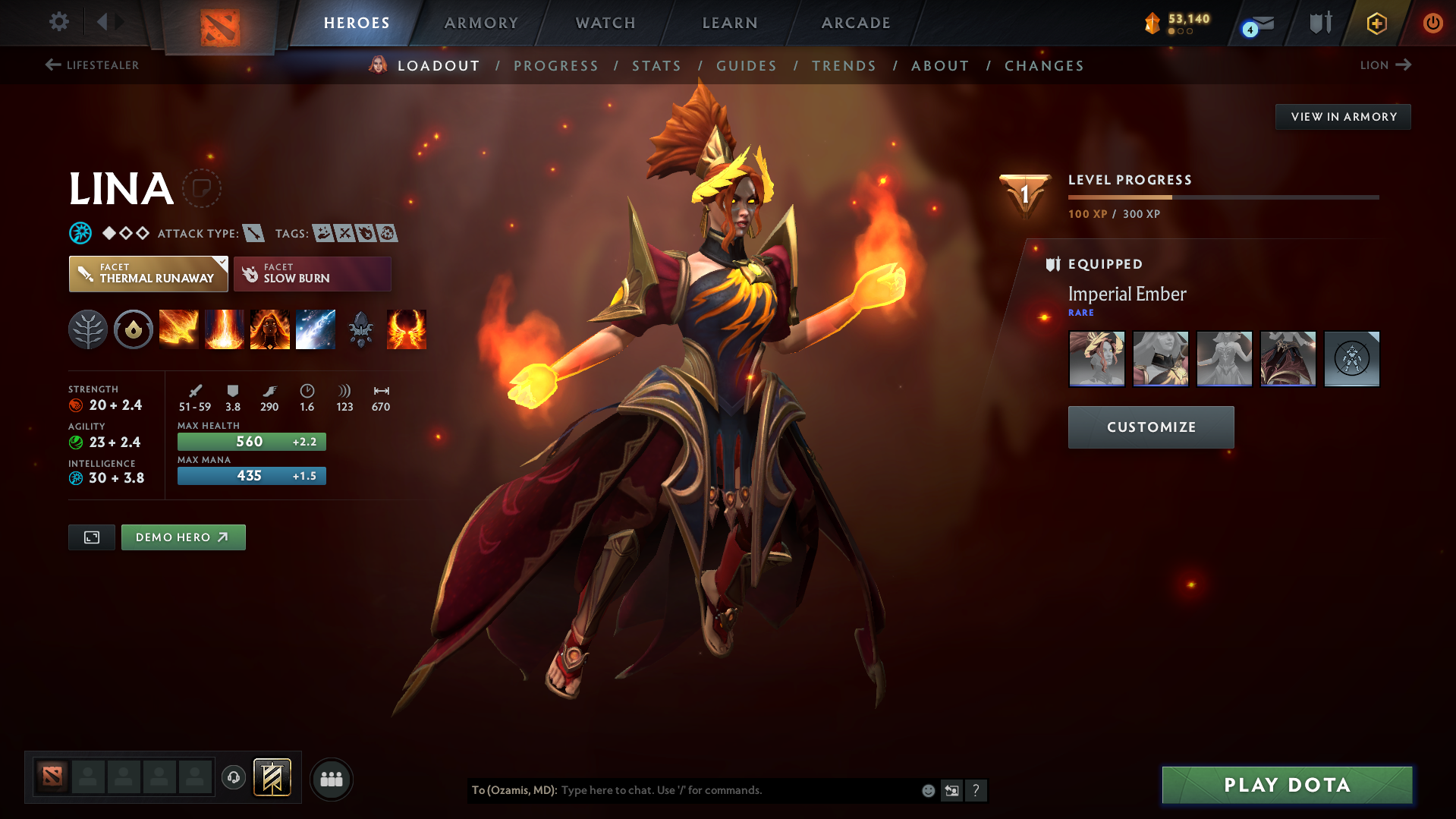
Task: Select the Thermal Runaway facet
Action: click(148, 273)
